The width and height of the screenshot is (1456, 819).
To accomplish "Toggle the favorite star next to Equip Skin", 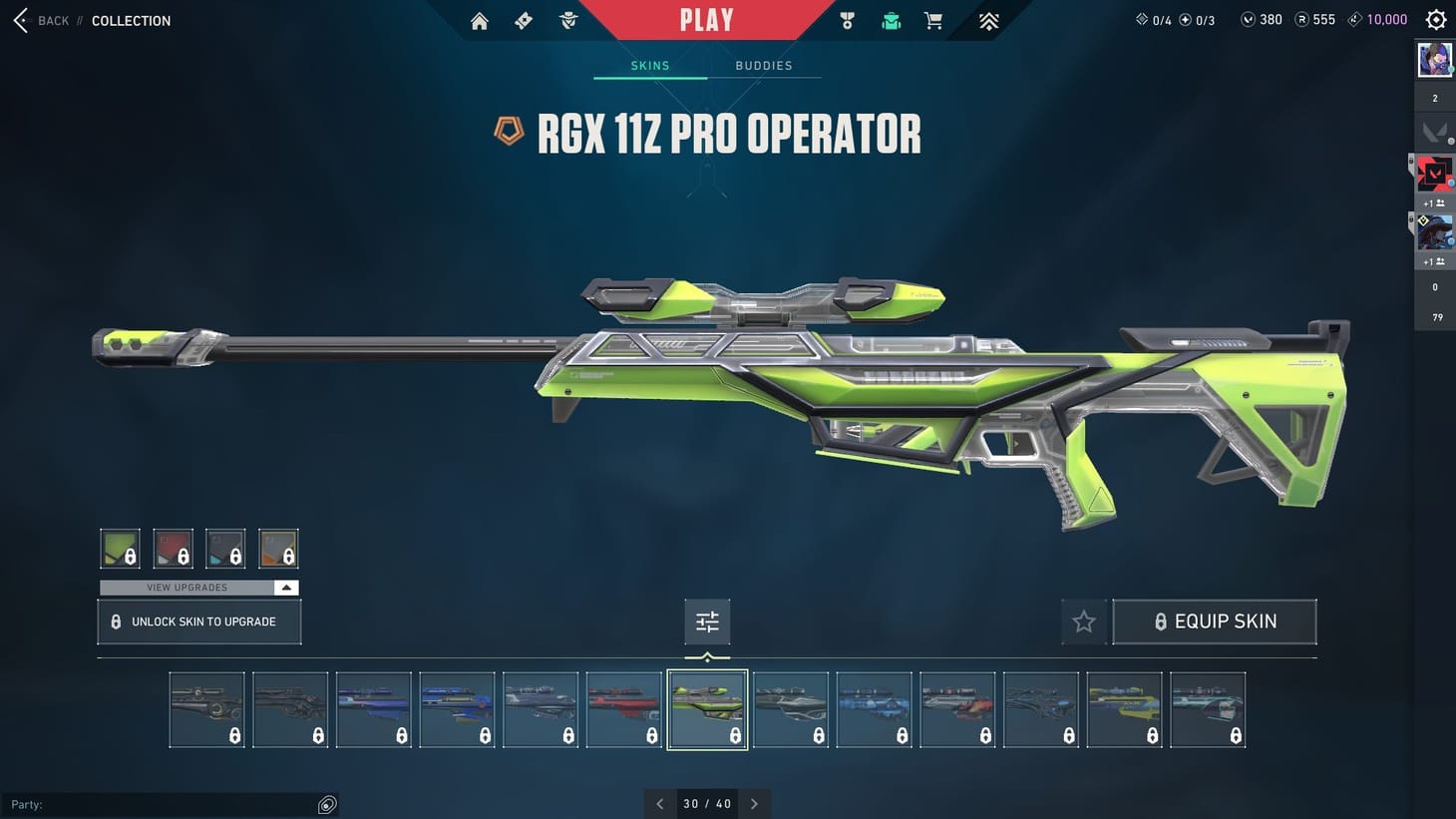I will 1084,620.
